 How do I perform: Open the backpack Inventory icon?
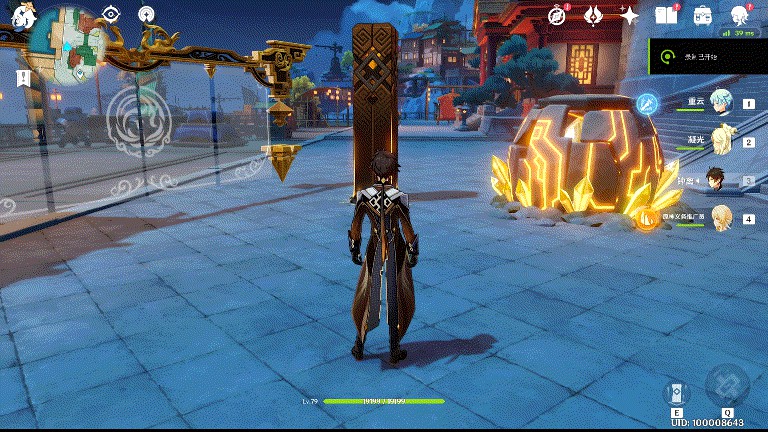pyautogui.click(x=703, y=15)
